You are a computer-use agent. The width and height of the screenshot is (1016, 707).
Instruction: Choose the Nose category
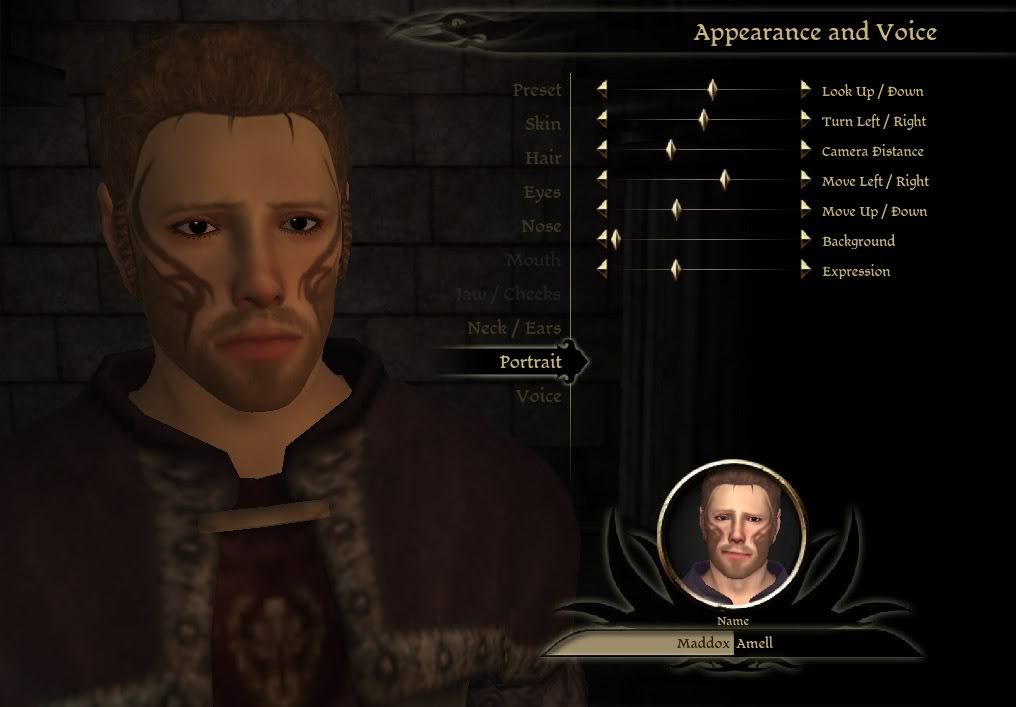541,226
